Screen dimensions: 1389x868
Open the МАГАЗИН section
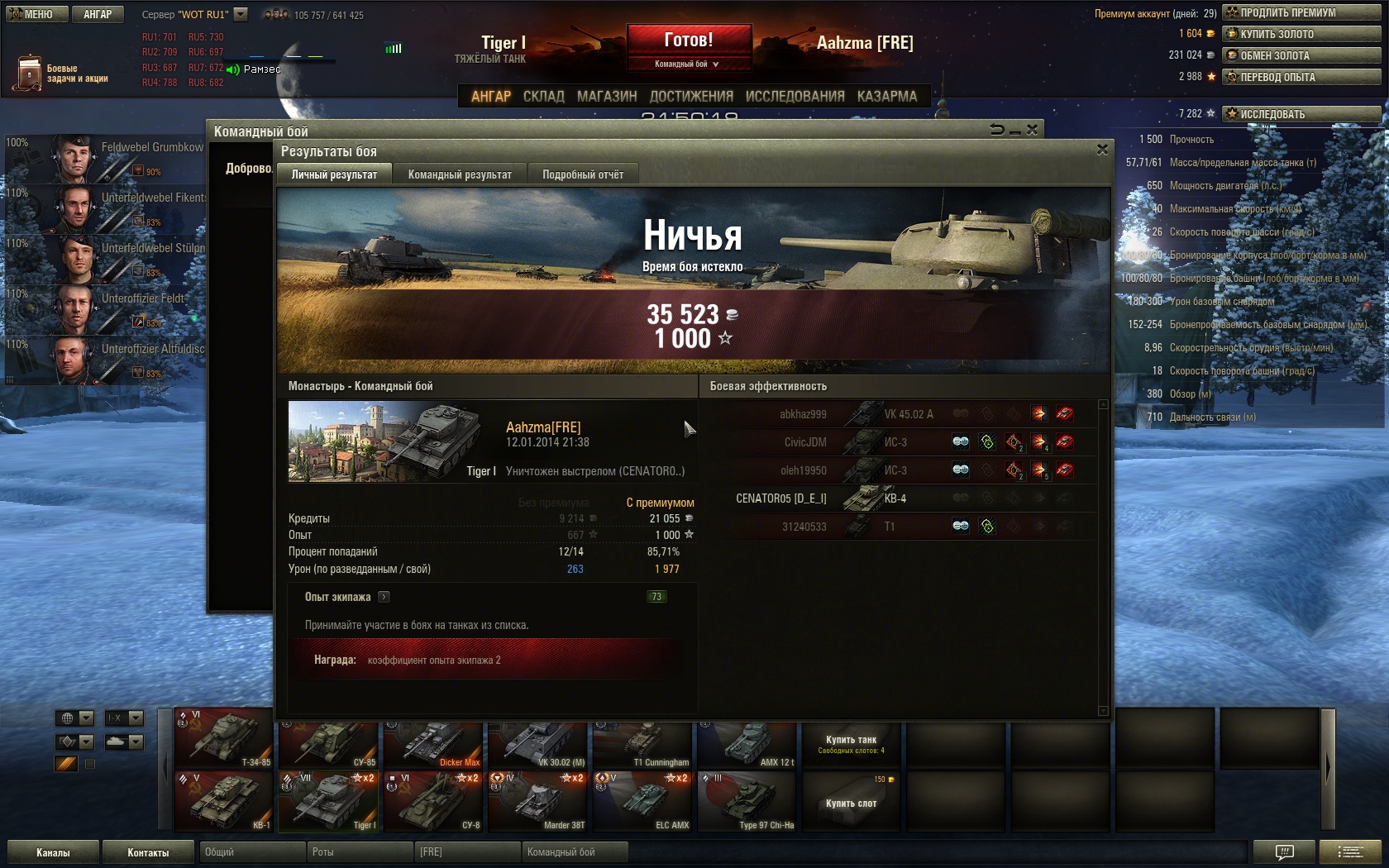pos(607,96)
